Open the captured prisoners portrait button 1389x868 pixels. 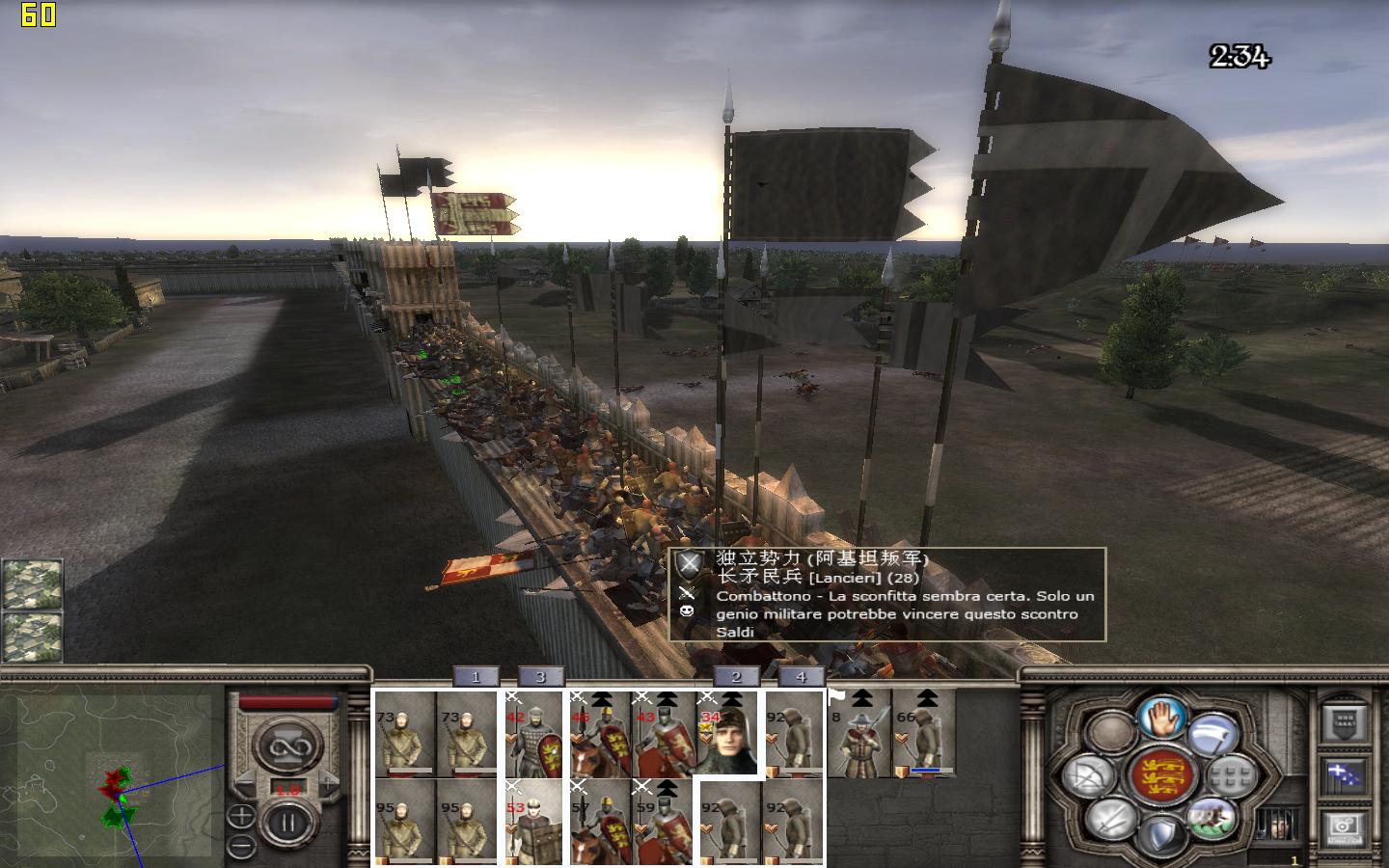(x=1275, y=826)
